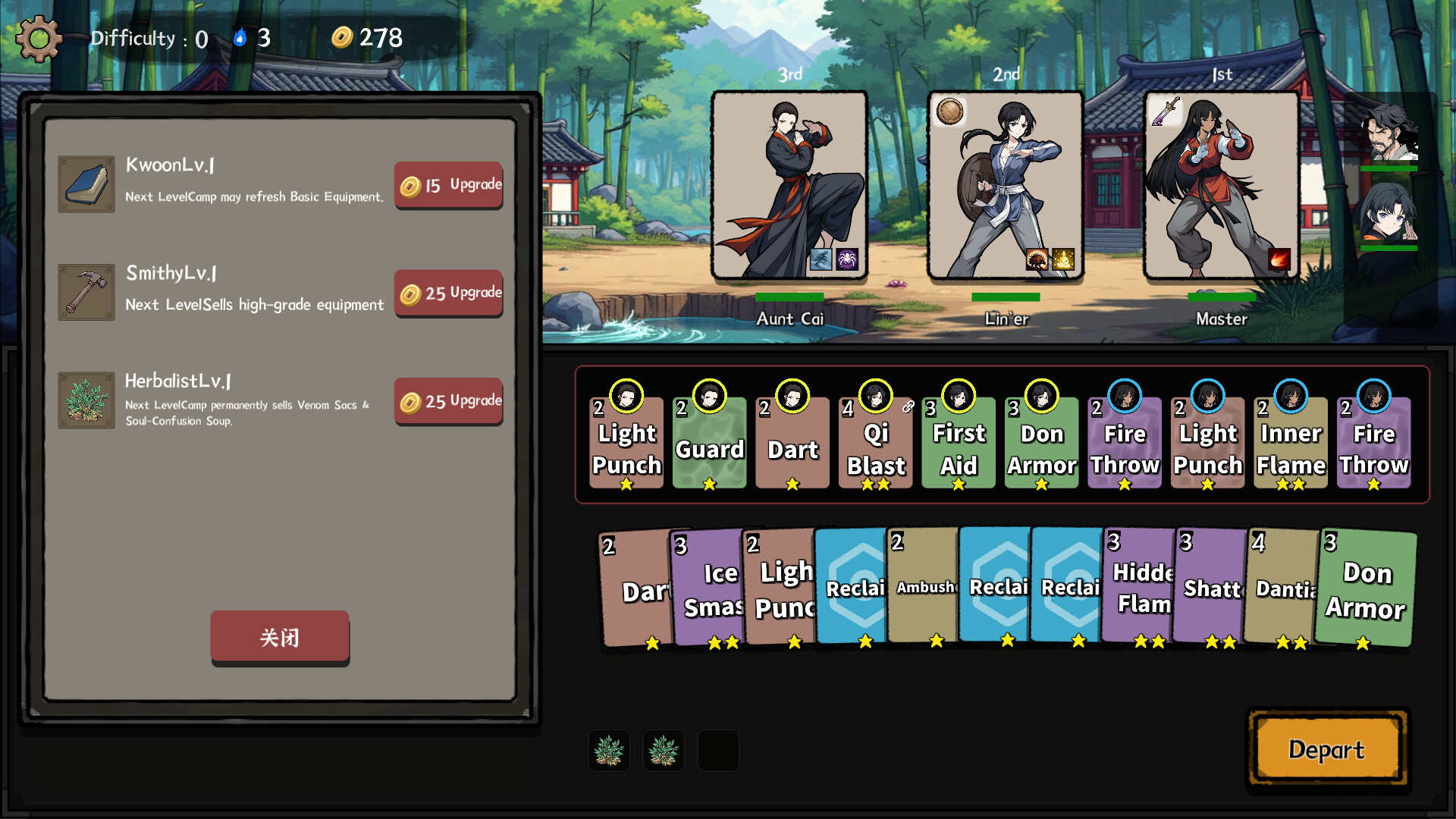Image resolution: width=1456 pixels, height=819 pixels.
Task: Select the Ambush card in the bottom row
Action: [922, 588]
